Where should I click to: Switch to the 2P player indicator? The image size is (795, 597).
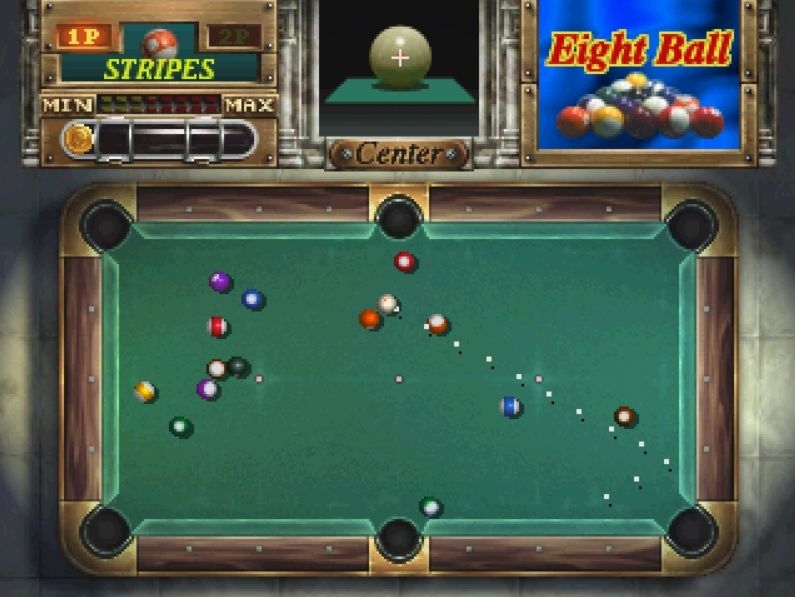tap(234, 37)
